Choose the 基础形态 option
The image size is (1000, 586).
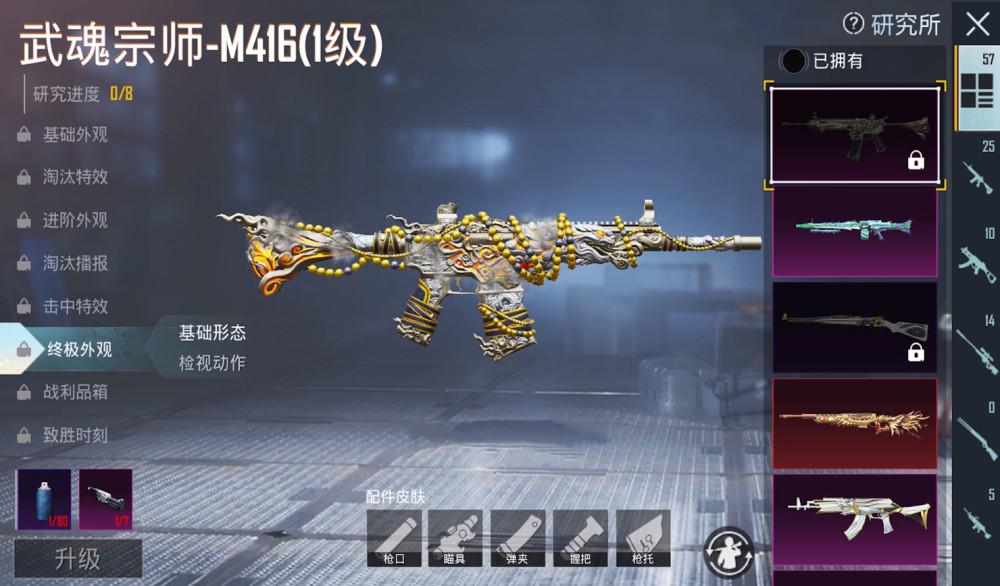pyautogui.click(x=212, y=333)
